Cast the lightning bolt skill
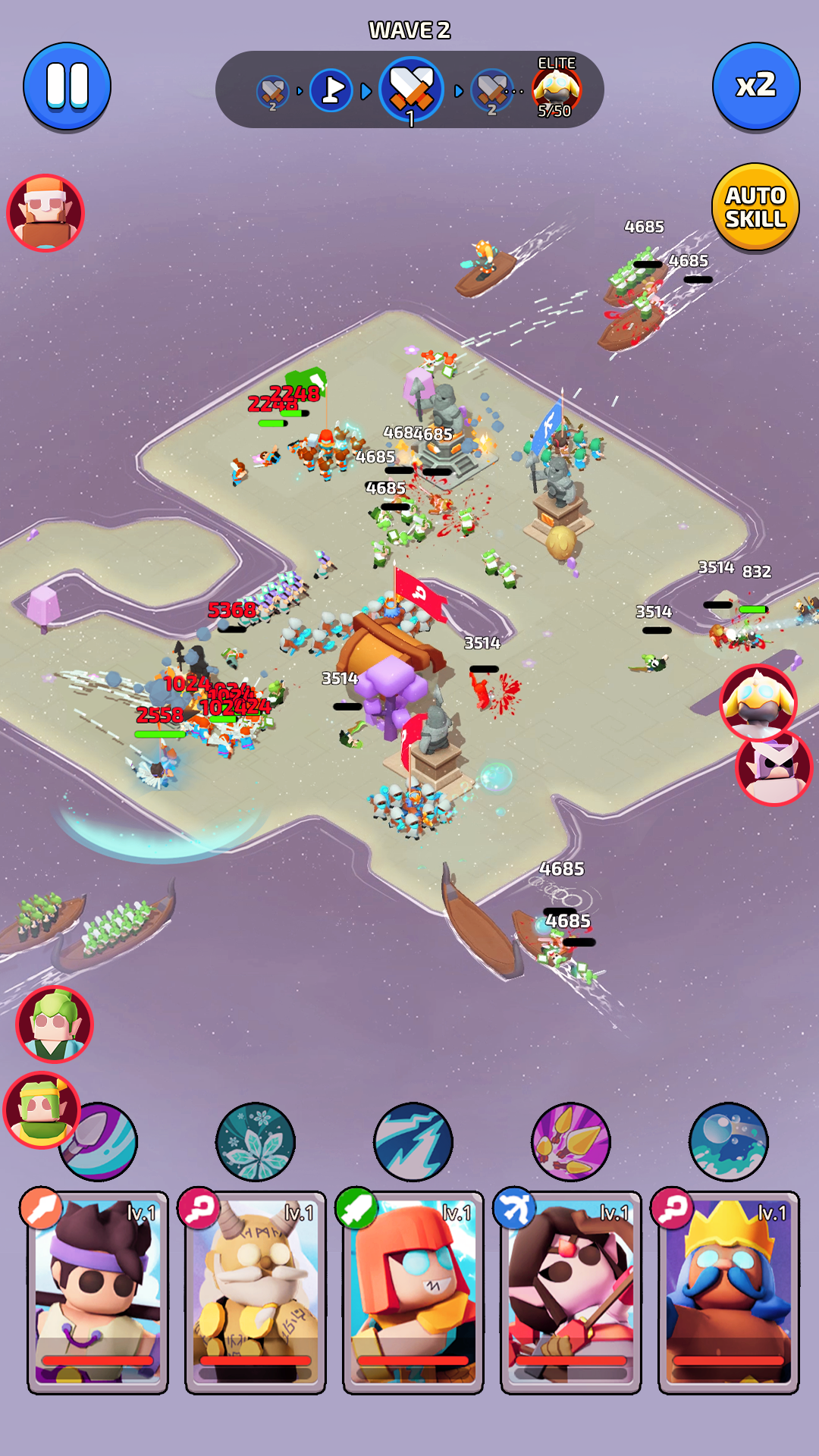Screen dimensions: 819x1456 tap(413, 1141)
